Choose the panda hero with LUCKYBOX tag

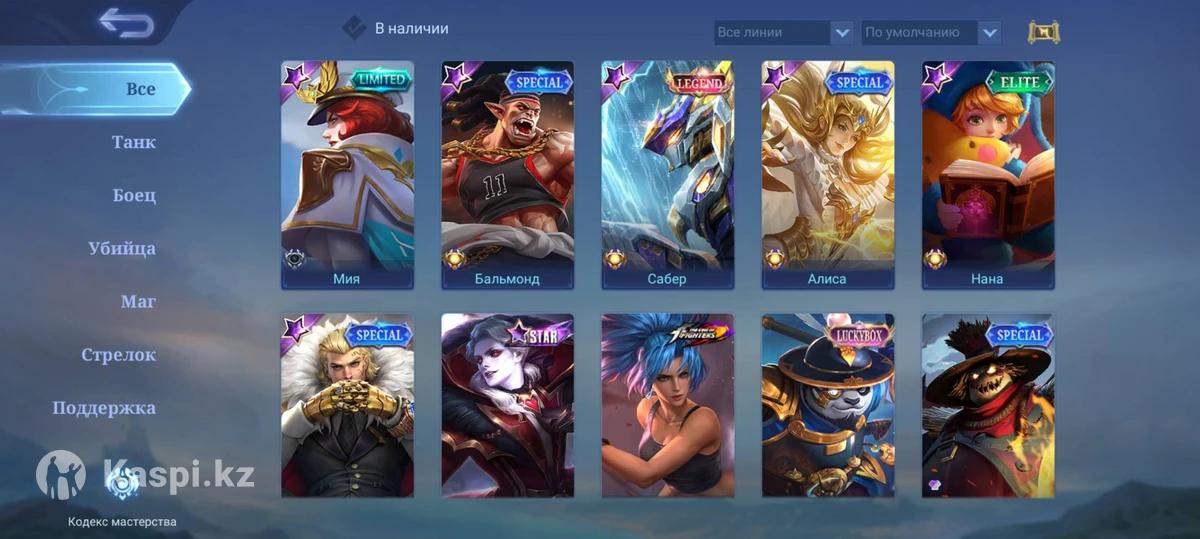tap(827, 405)
